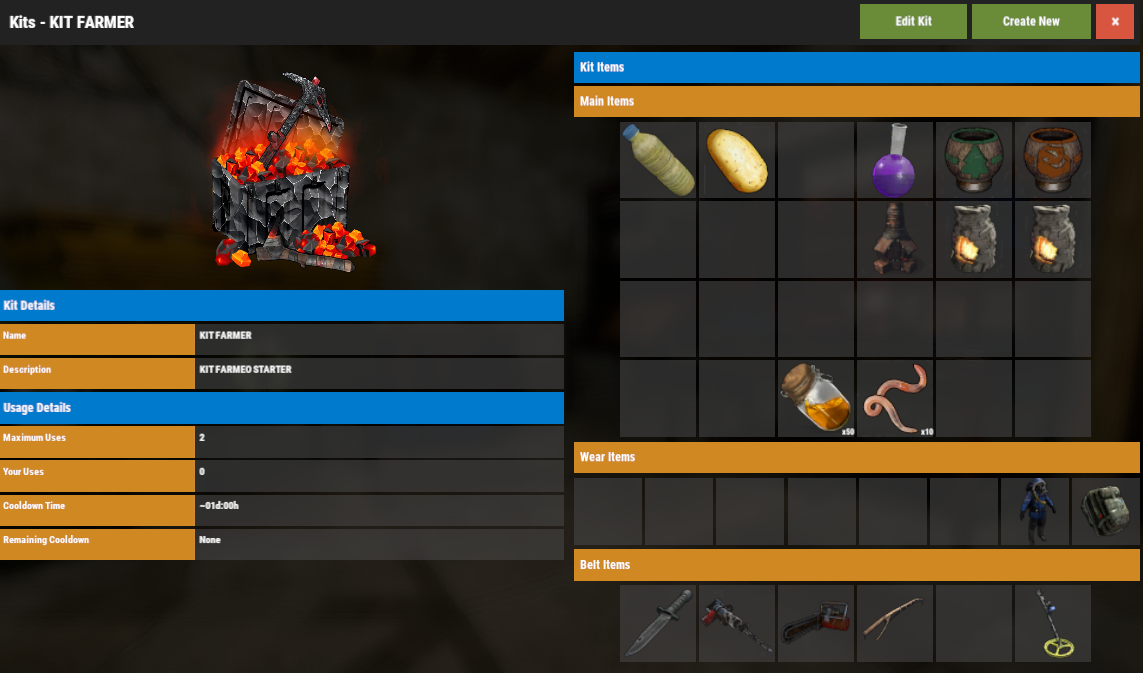The width and height of the screenshot is (1143, 673).
Task: Choose the pot with orange pumpkin design
Action: point(1053,160)
